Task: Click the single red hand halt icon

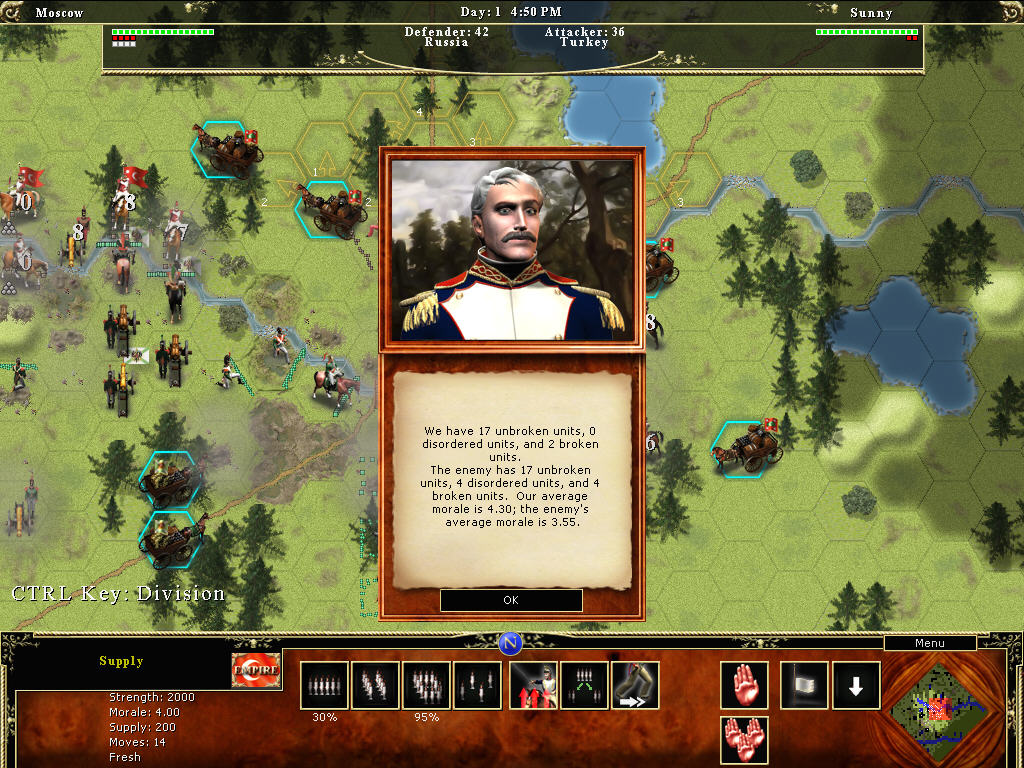Action: (744, 685)
